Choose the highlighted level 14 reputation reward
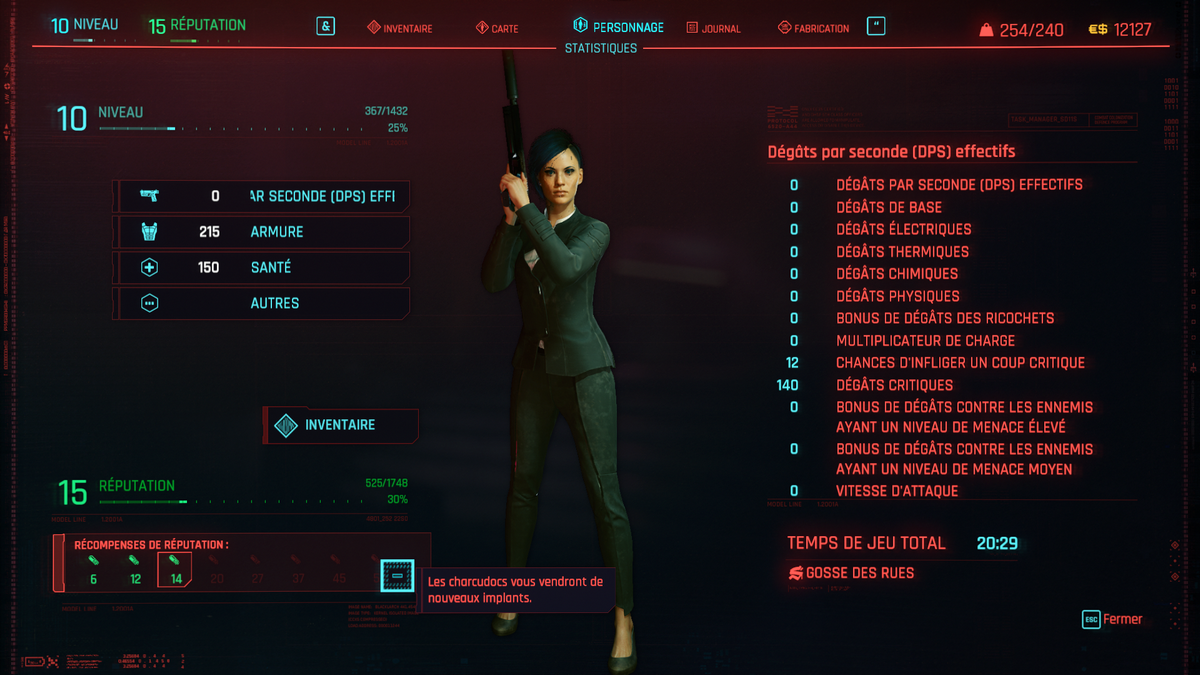Screen dimensions: 1200x675 (175, 569)
